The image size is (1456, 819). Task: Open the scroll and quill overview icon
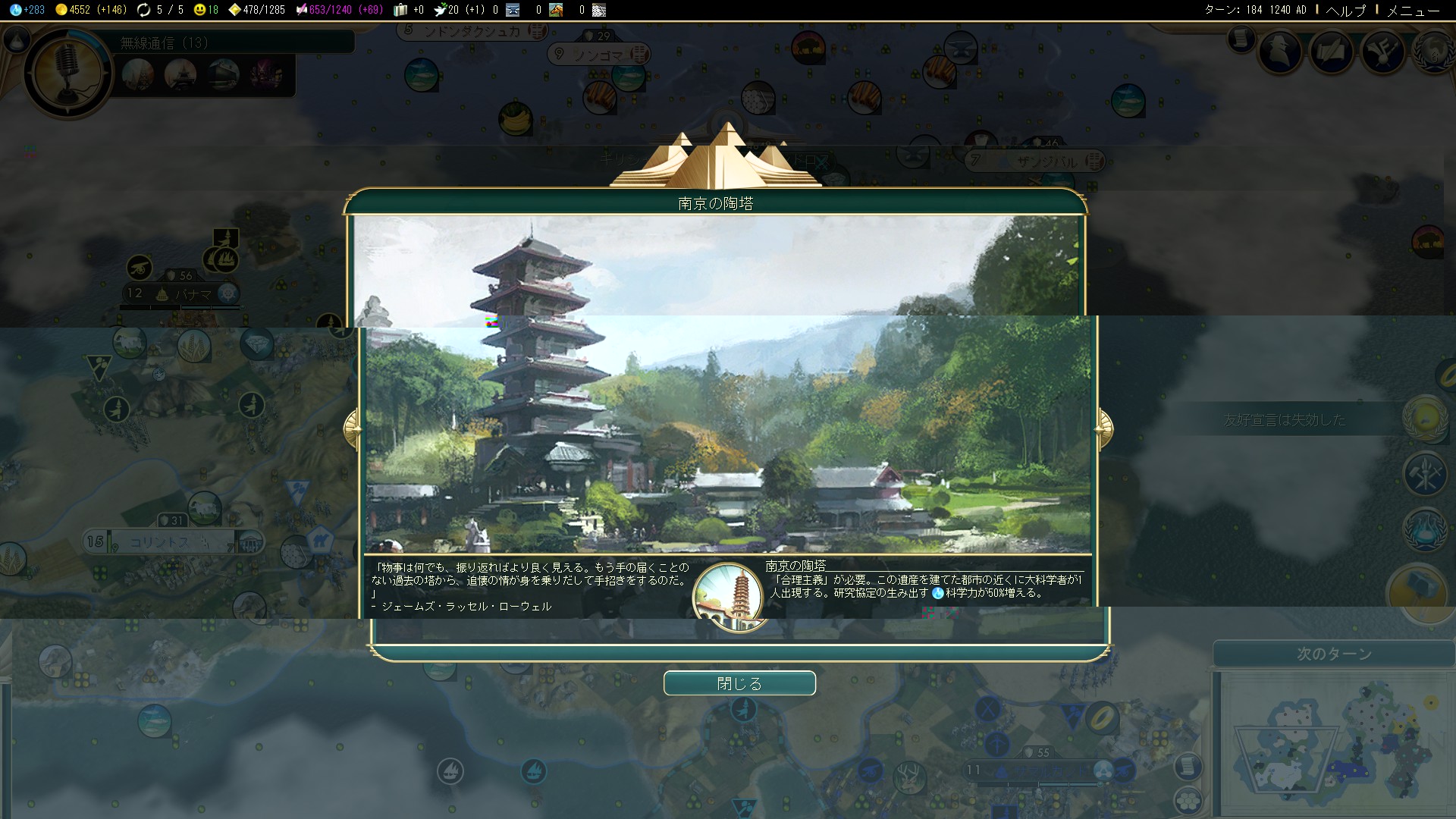click(x=1332, y=51)
